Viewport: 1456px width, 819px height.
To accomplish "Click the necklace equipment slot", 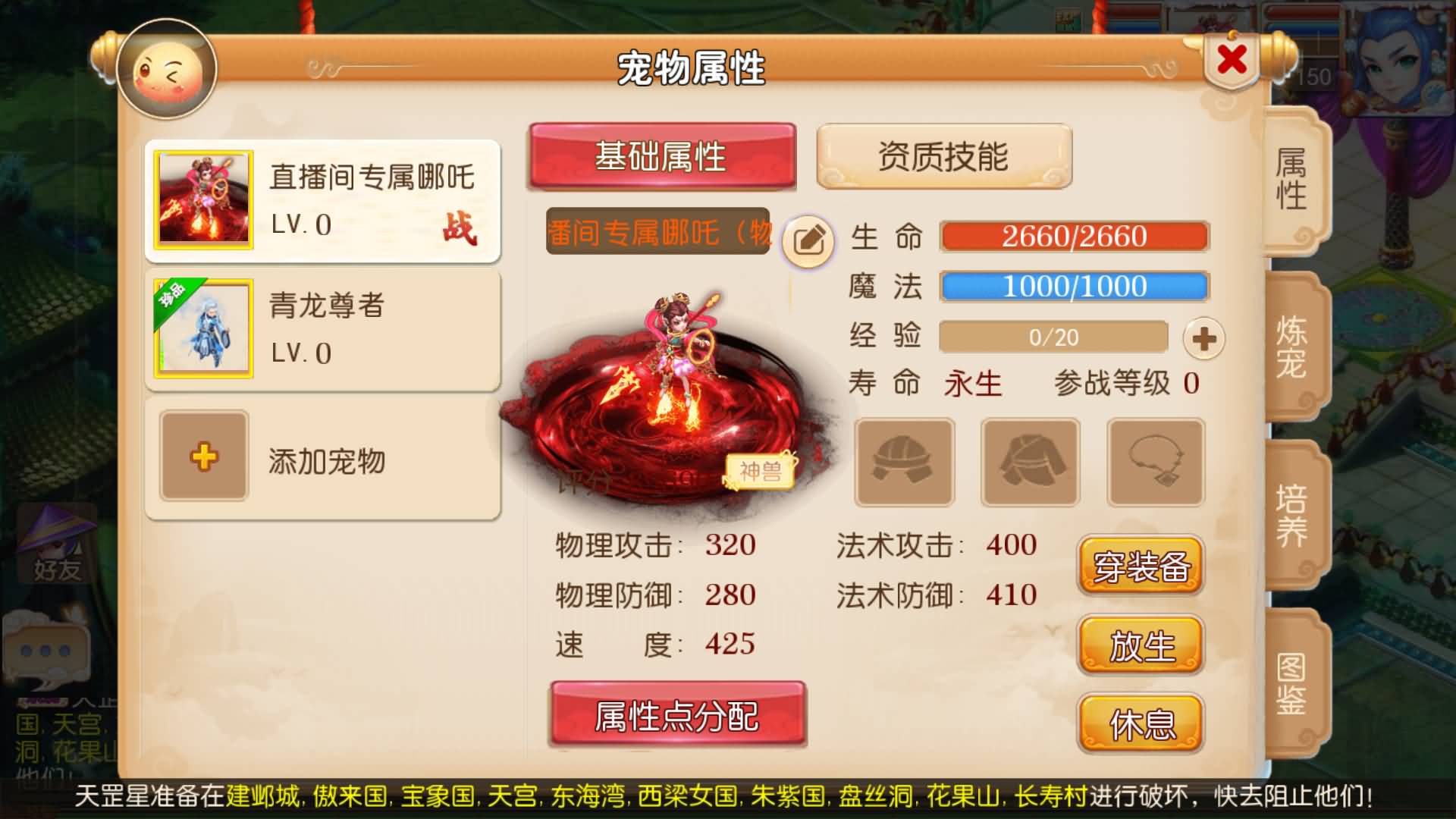I will pos(1155,463).
